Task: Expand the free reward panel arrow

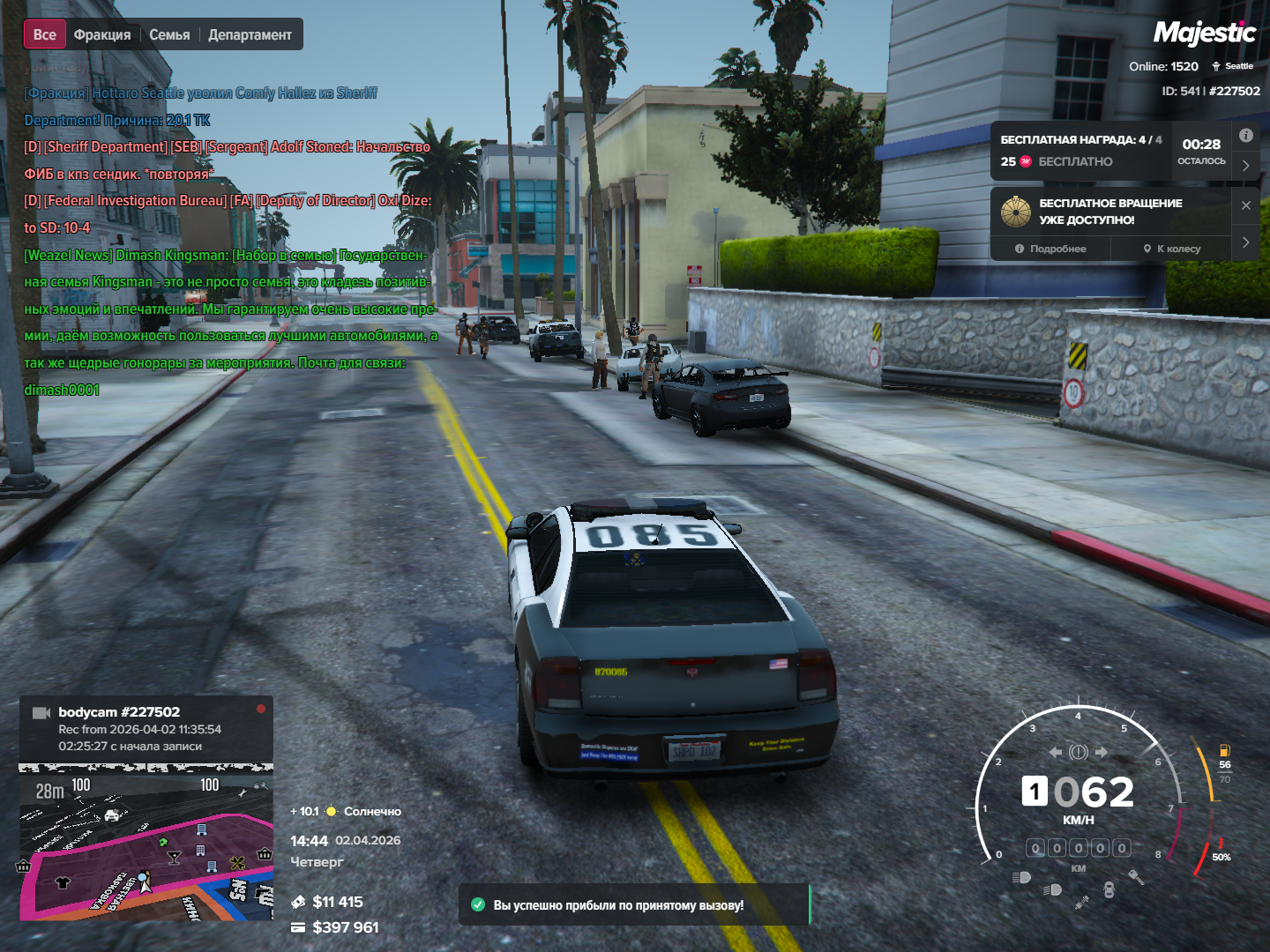Action: click(x=1245, y=165)
